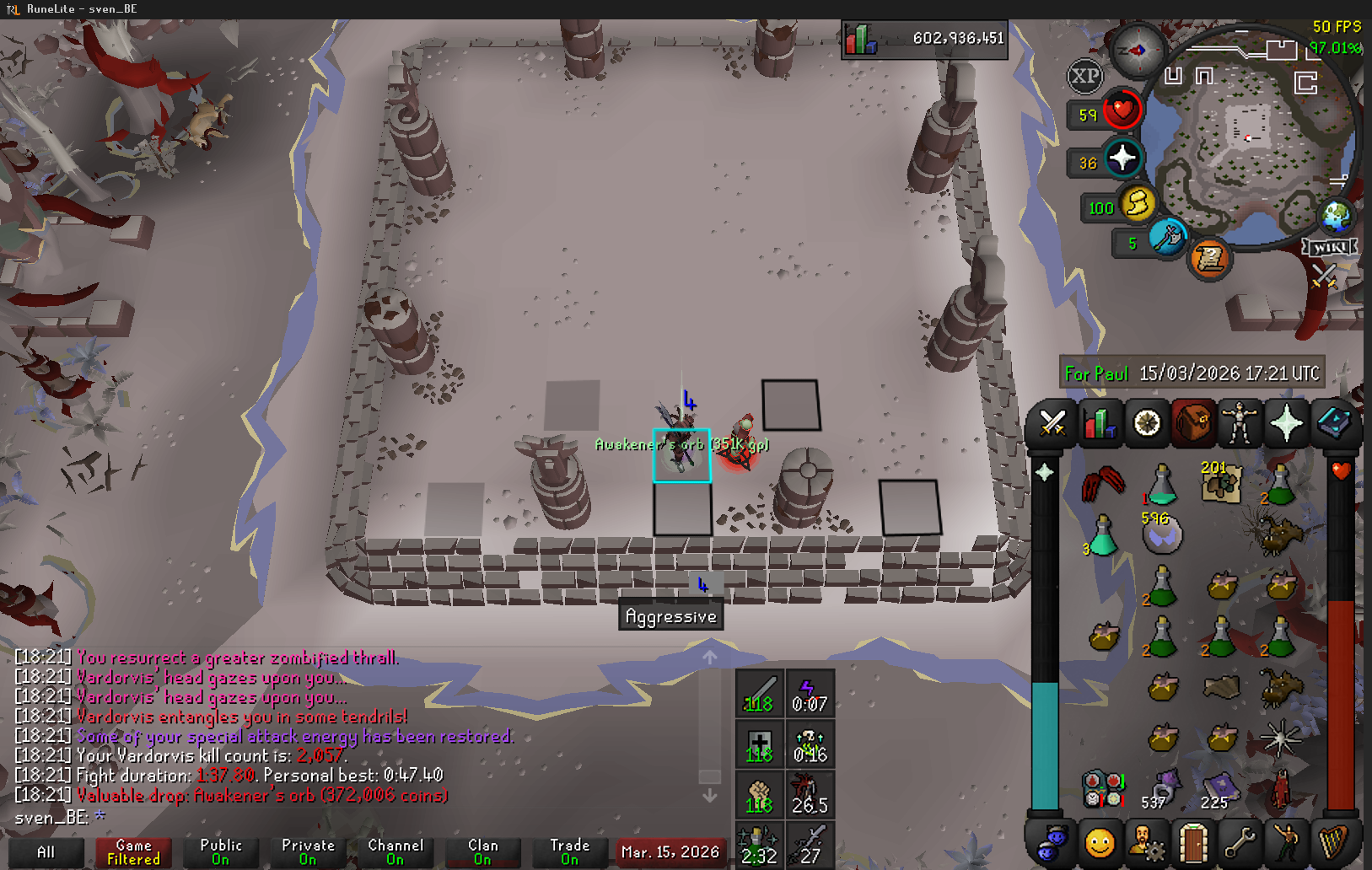Open the world map globe
The image size is (1372, 870).
pyautogui.click(x=1336, y=217)
